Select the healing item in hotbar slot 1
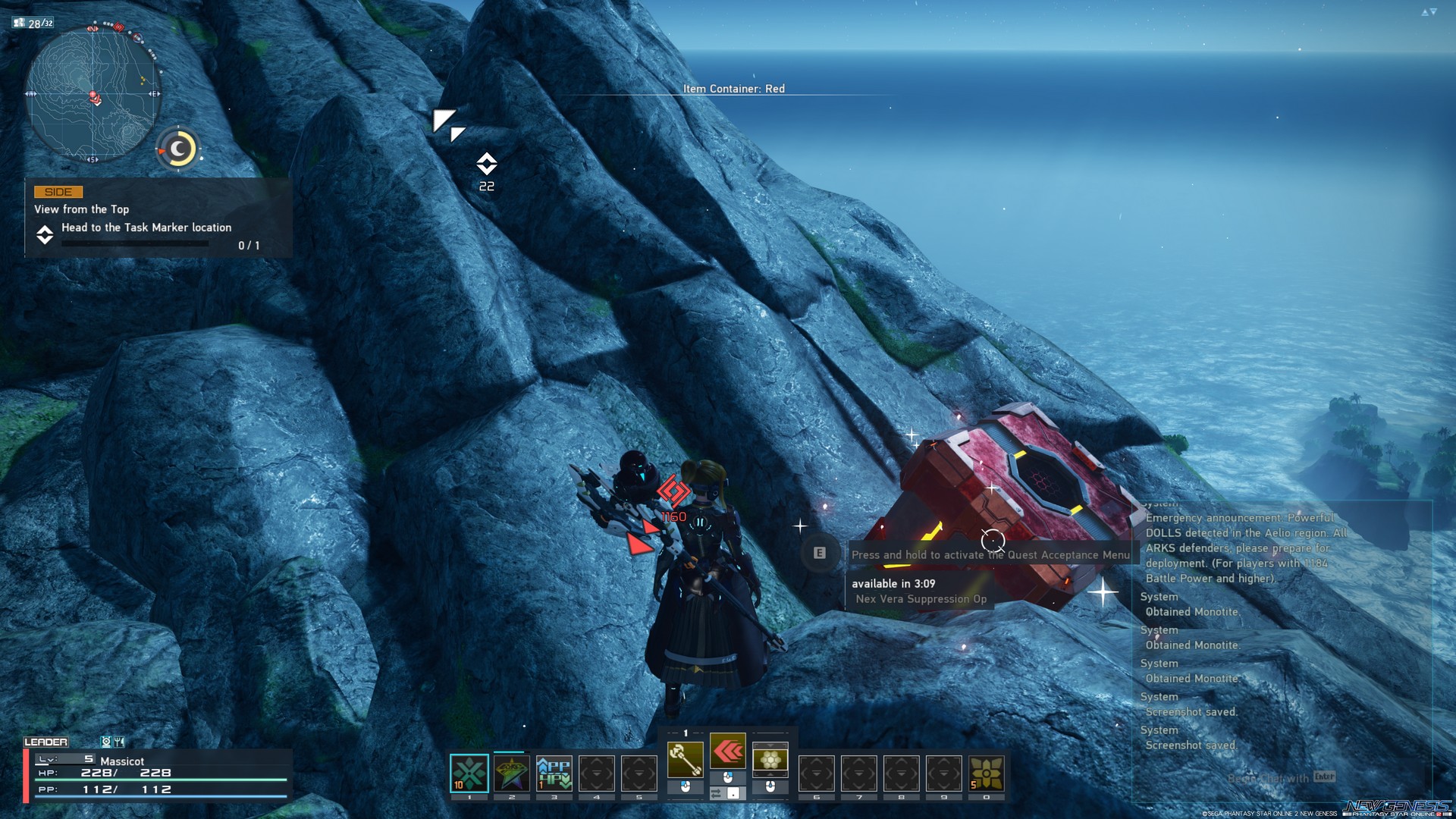This screenshot has width=1456, height=819. [x=469, y=770]
